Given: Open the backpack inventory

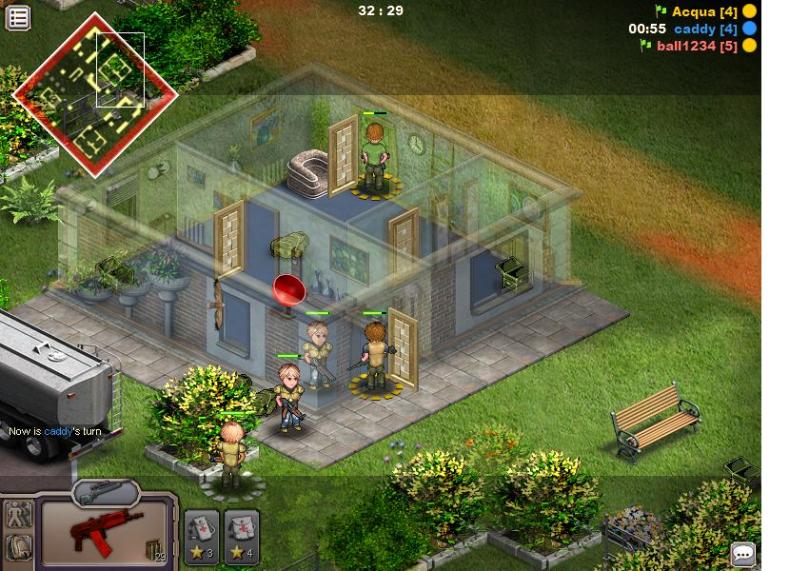Looking at the screenshot, I should 18,547.
